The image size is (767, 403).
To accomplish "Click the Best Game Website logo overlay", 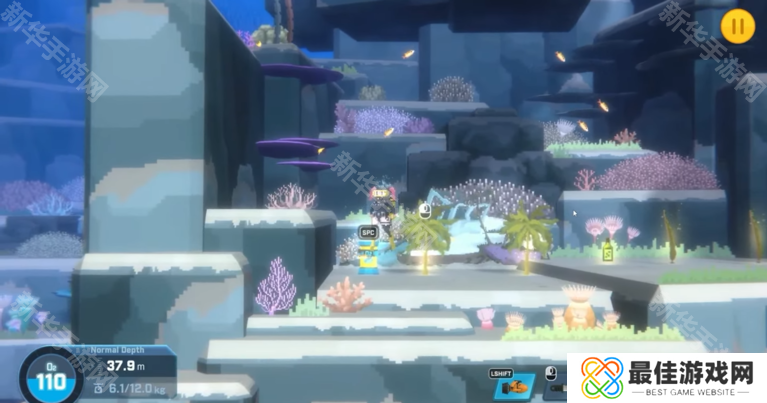I will point(665,378).
